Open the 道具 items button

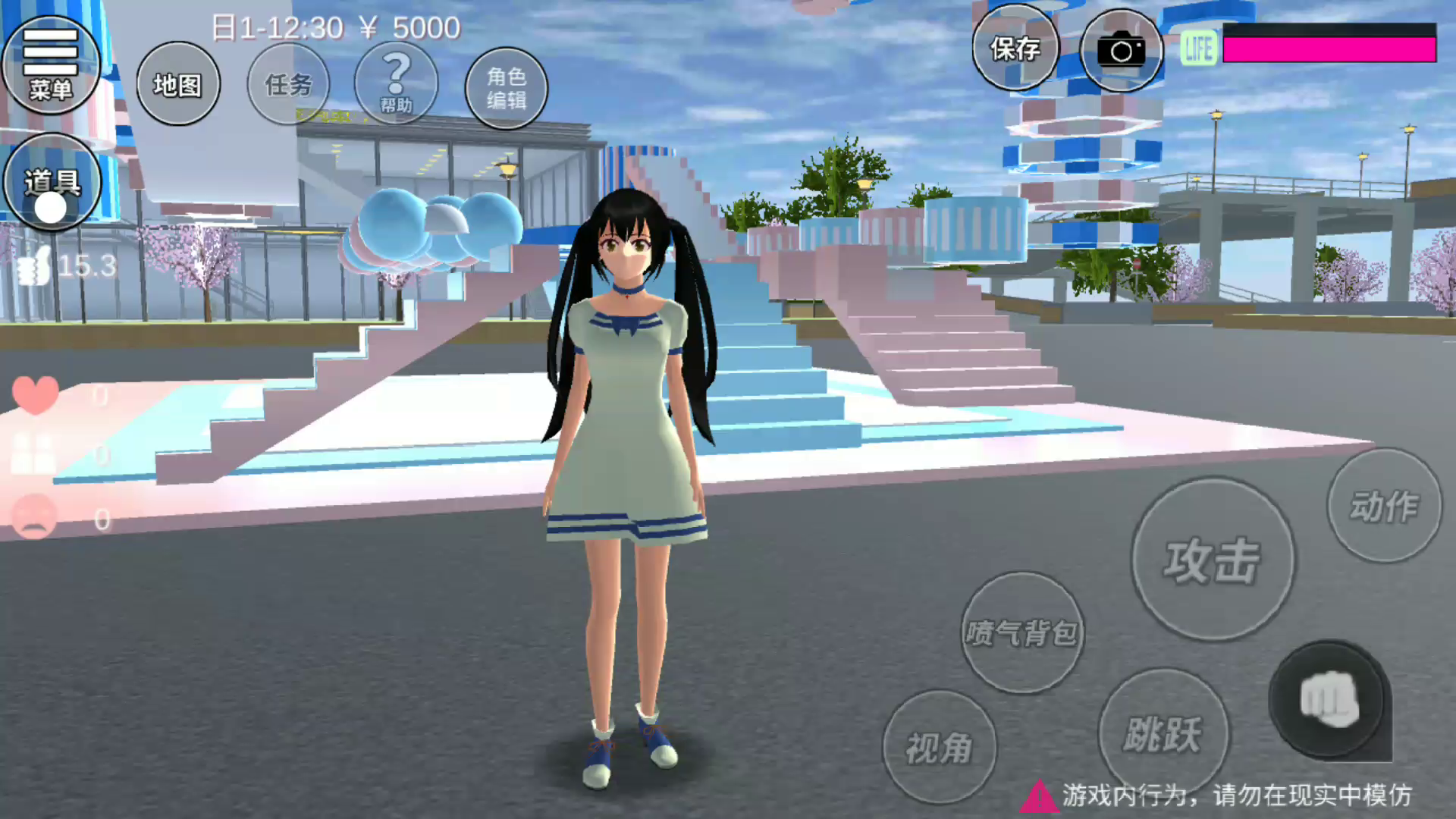tap(52, 184)
